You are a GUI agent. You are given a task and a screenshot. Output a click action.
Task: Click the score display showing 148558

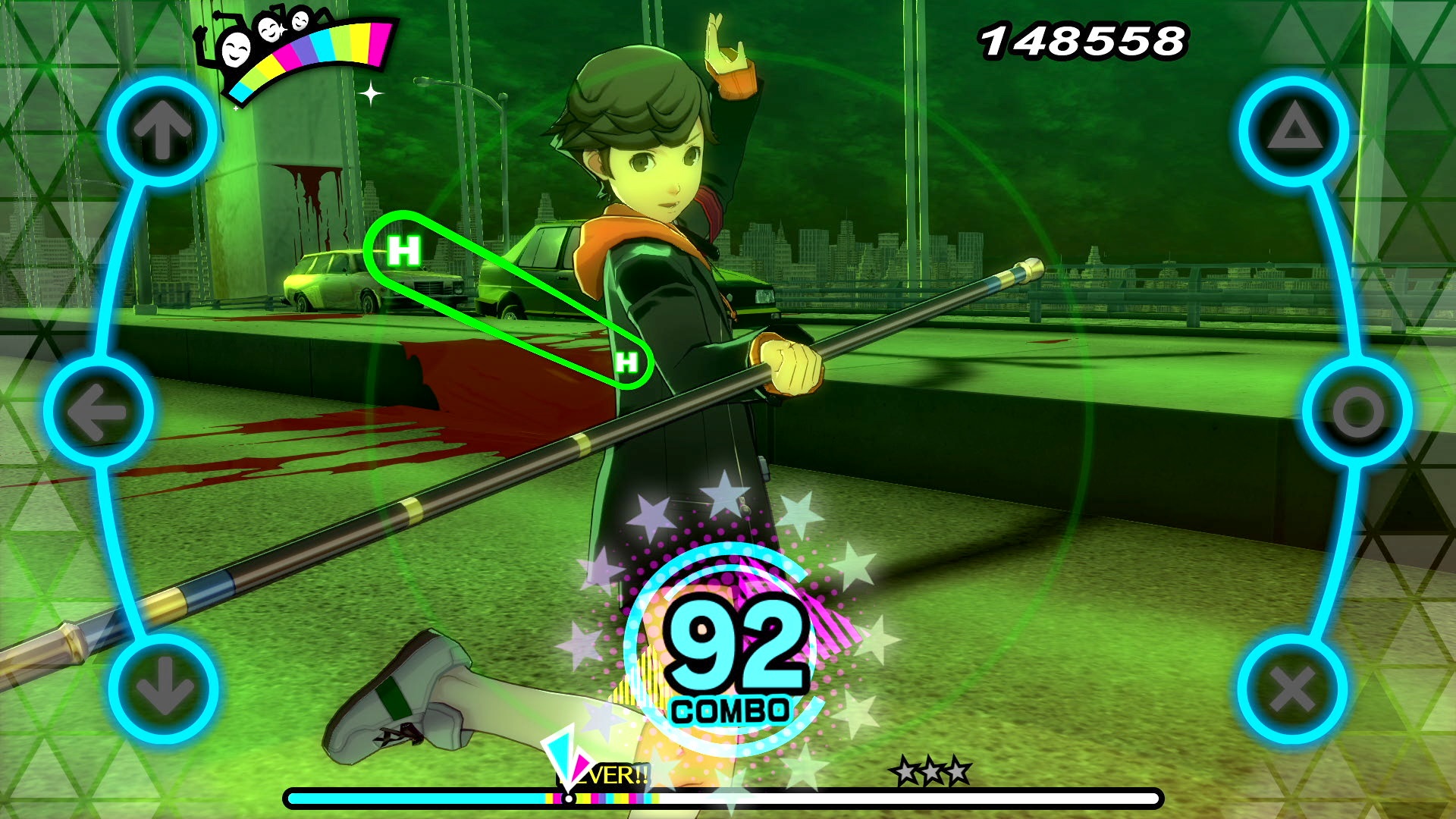click(1084, 42)
